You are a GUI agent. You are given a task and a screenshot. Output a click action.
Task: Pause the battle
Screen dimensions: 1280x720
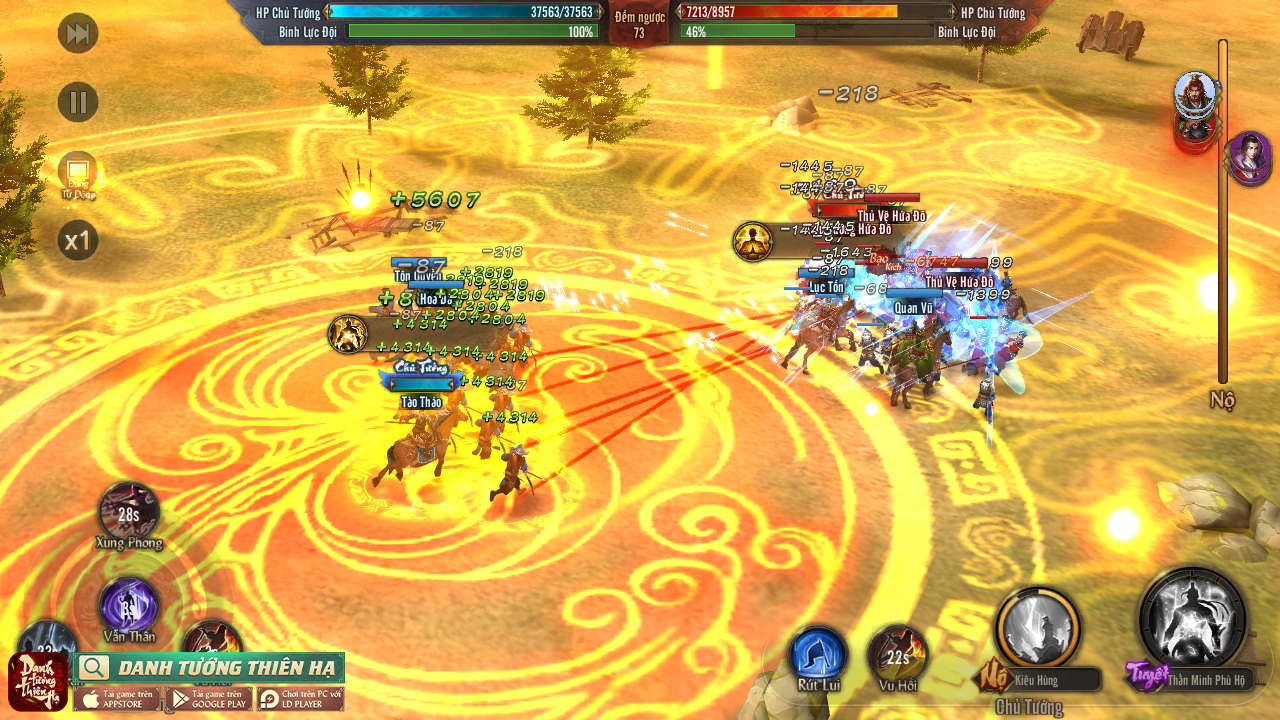click(78, 102)
